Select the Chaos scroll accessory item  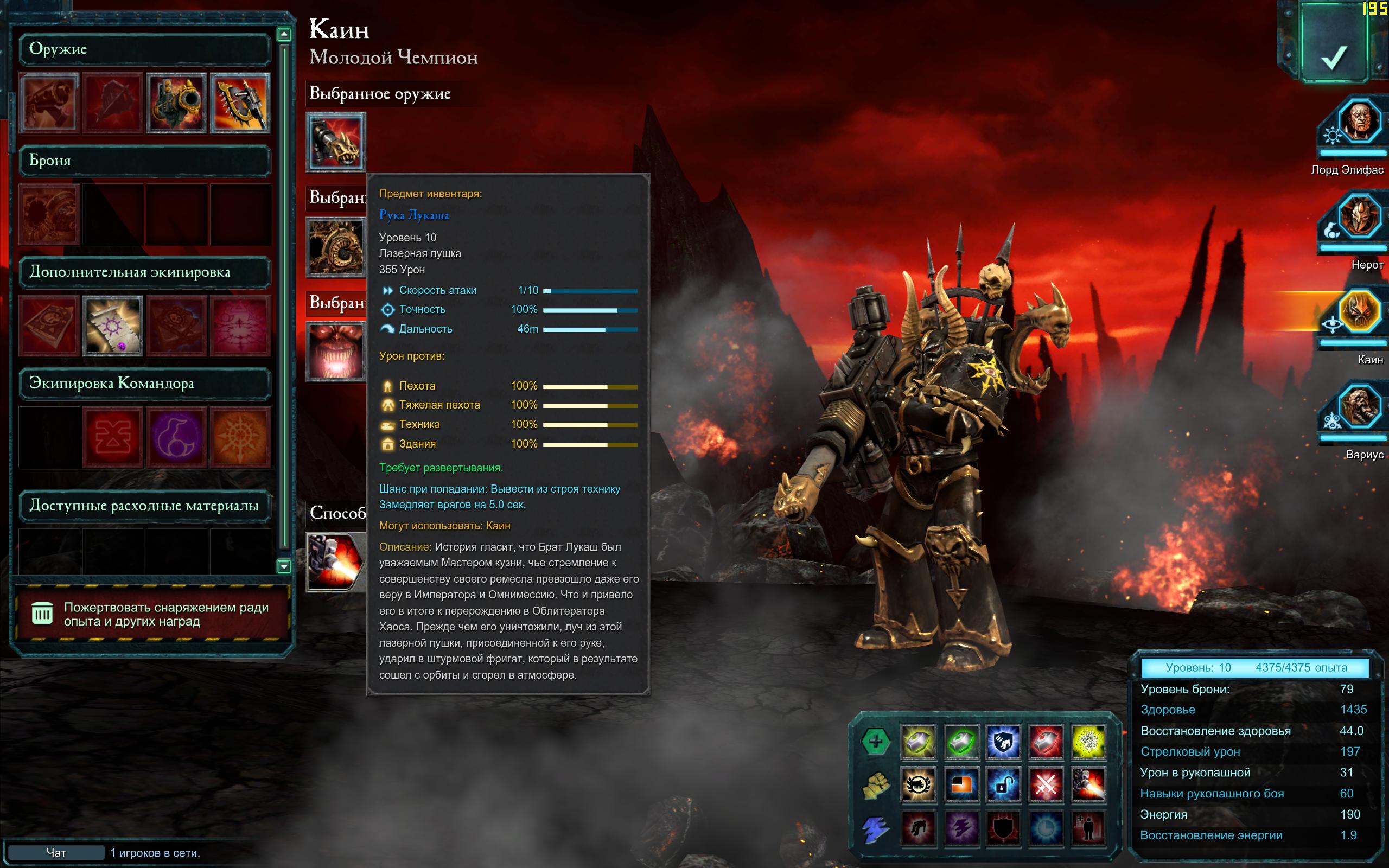click(112, 325)
